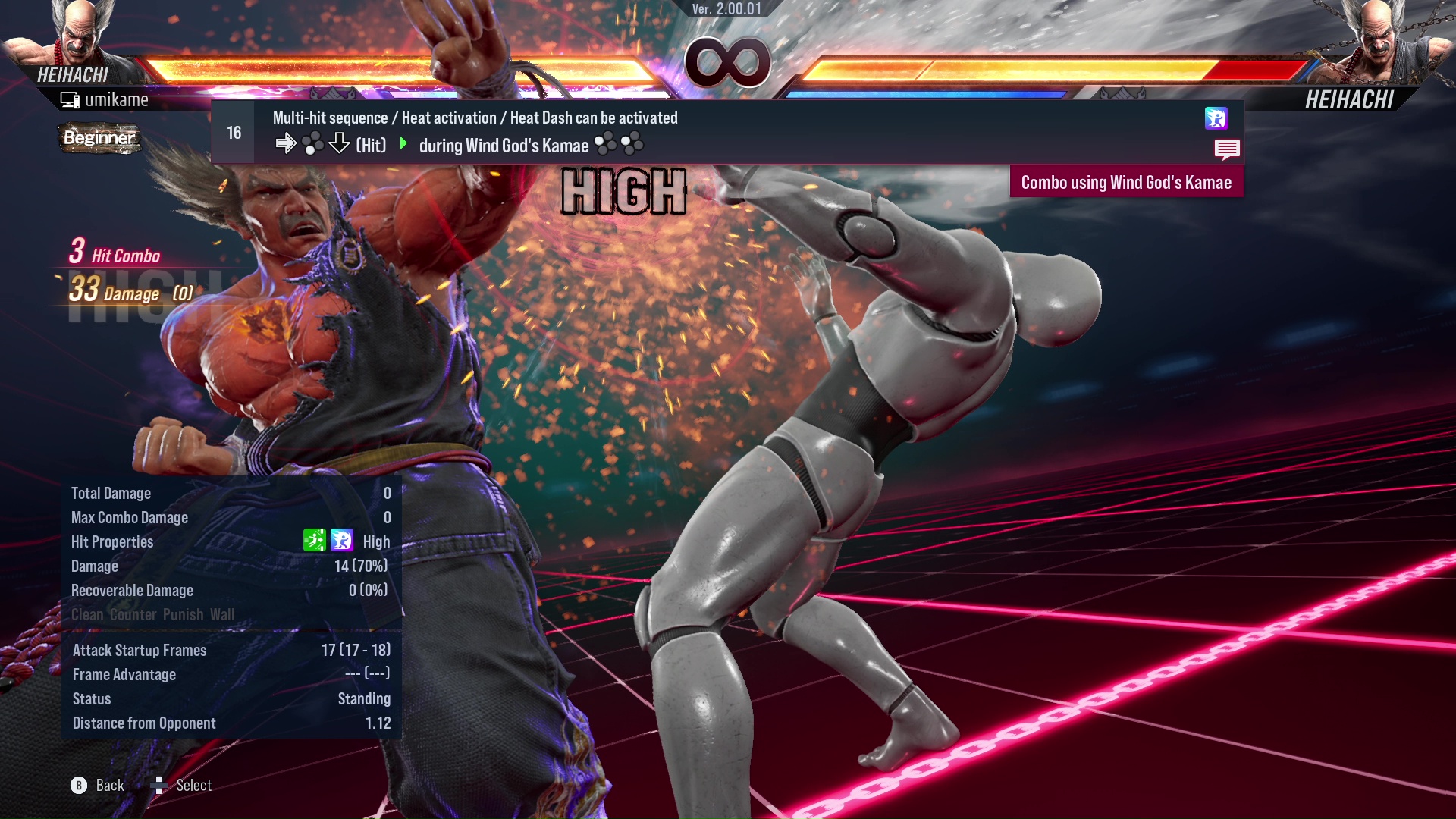Click the Heat activation icon beside the combo instructions
The image size is (1456, 819).
(x=1216, y=119)
